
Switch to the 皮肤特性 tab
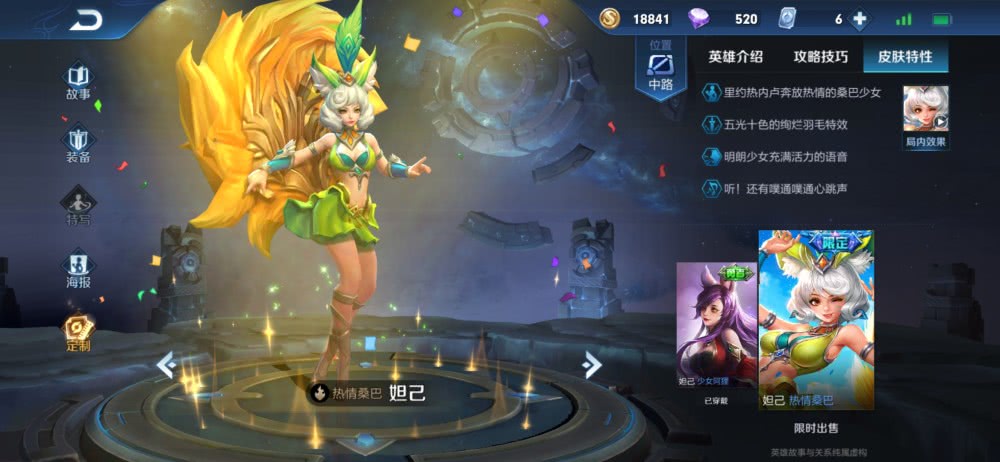(x=905, y=57)
